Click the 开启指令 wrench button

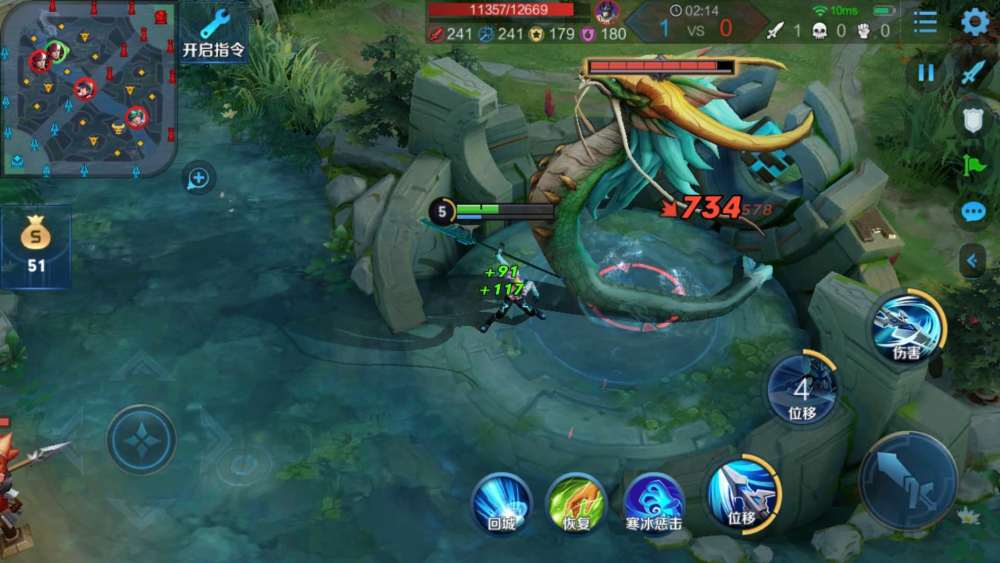pyautogui.click(x=214, y=33)
